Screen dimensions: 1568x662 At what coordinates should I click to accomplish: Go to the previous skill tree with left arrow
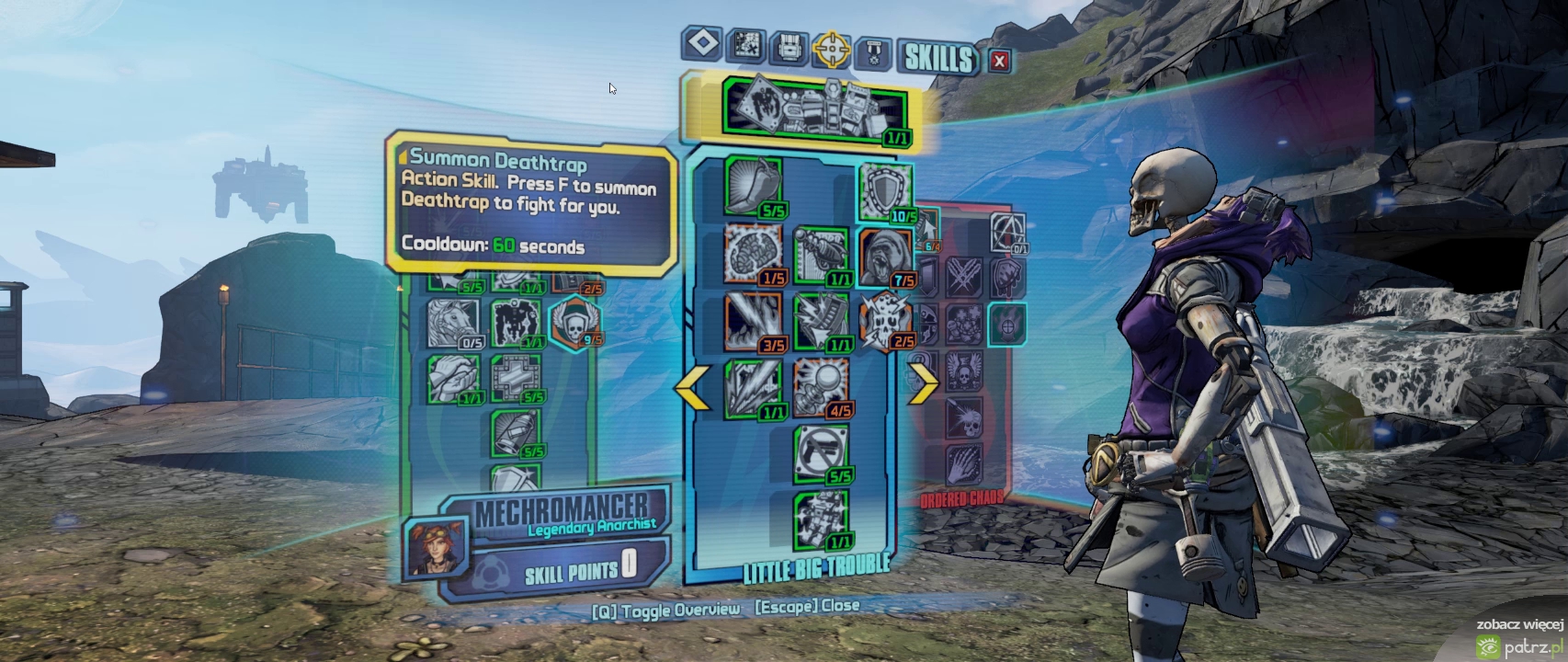tap(693, 386)
